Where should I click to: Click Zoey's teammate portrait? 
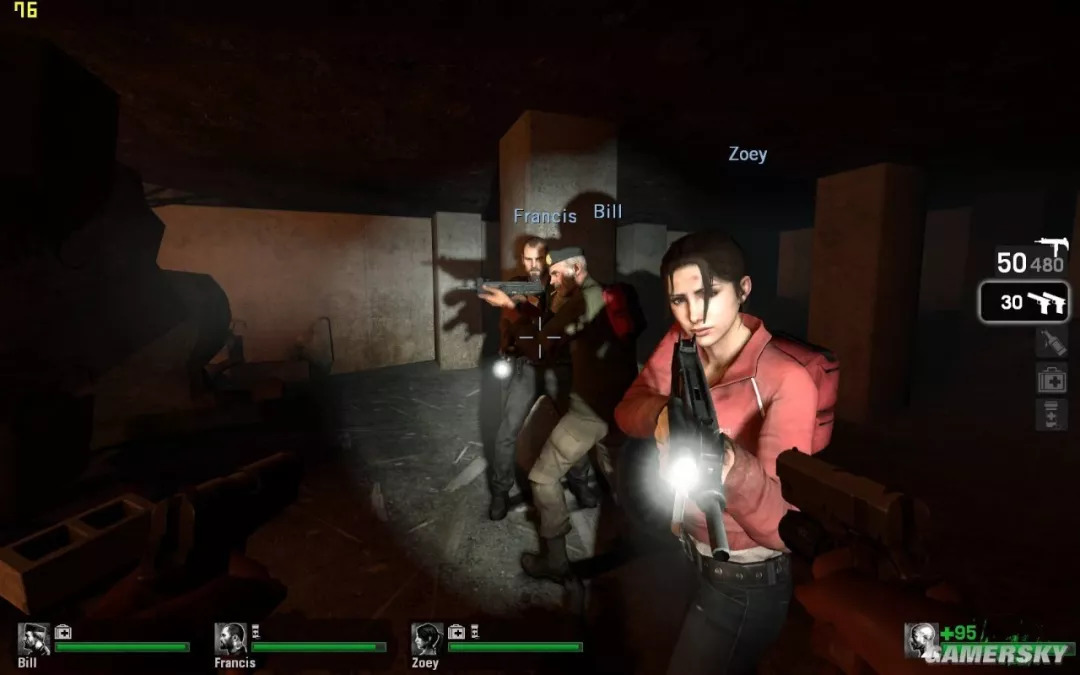pos(427,639)
